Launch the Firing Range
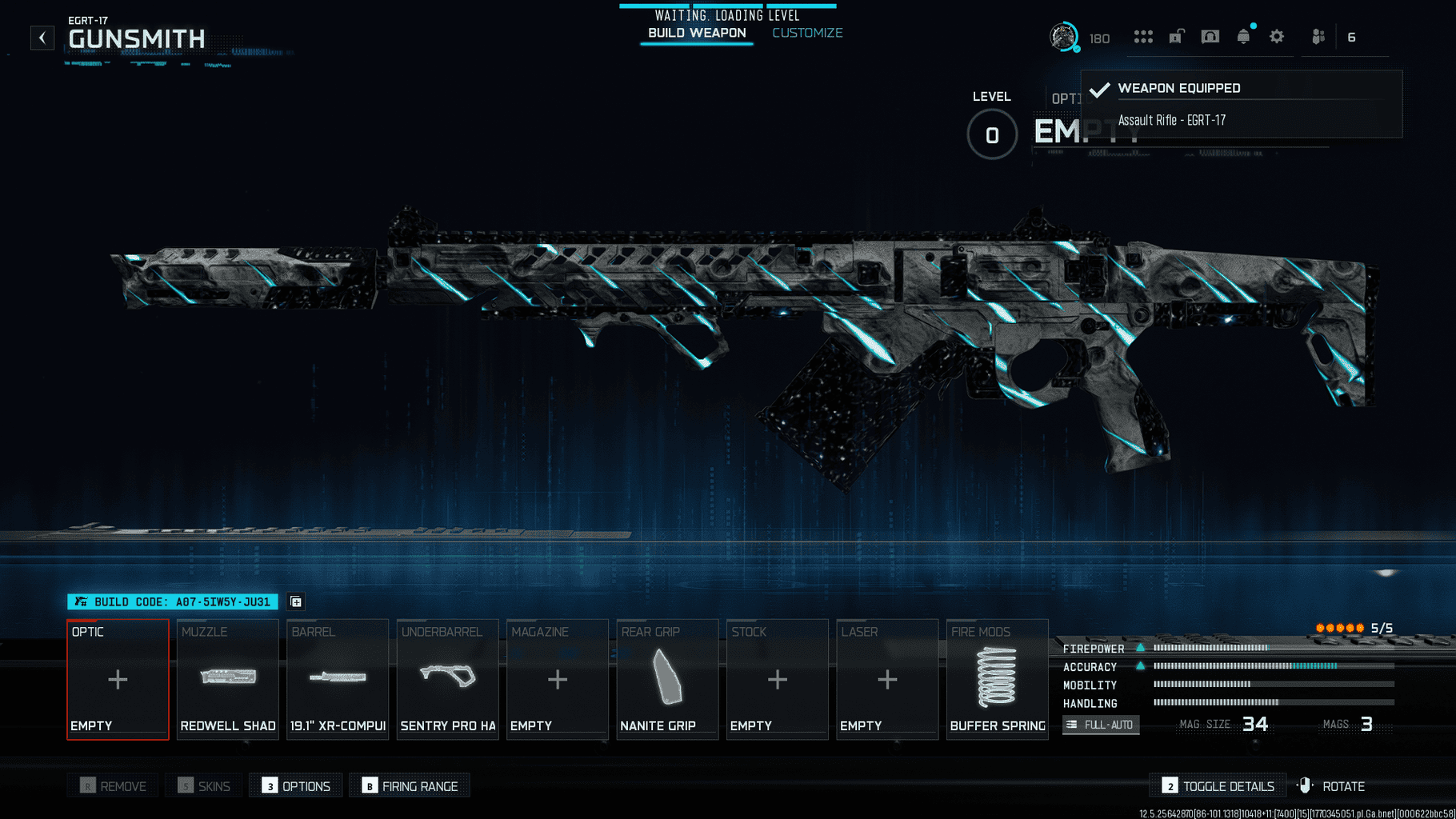The height and width of the screenshot is (819, 1456). click(410, 786)
